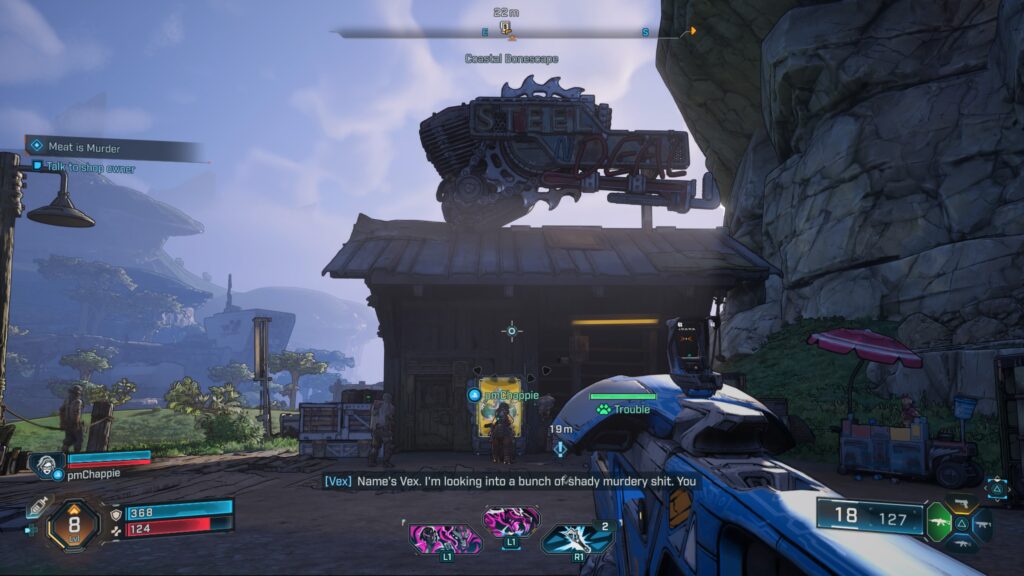Select the highlighted green assault rifle slot

tap(939, 524)
